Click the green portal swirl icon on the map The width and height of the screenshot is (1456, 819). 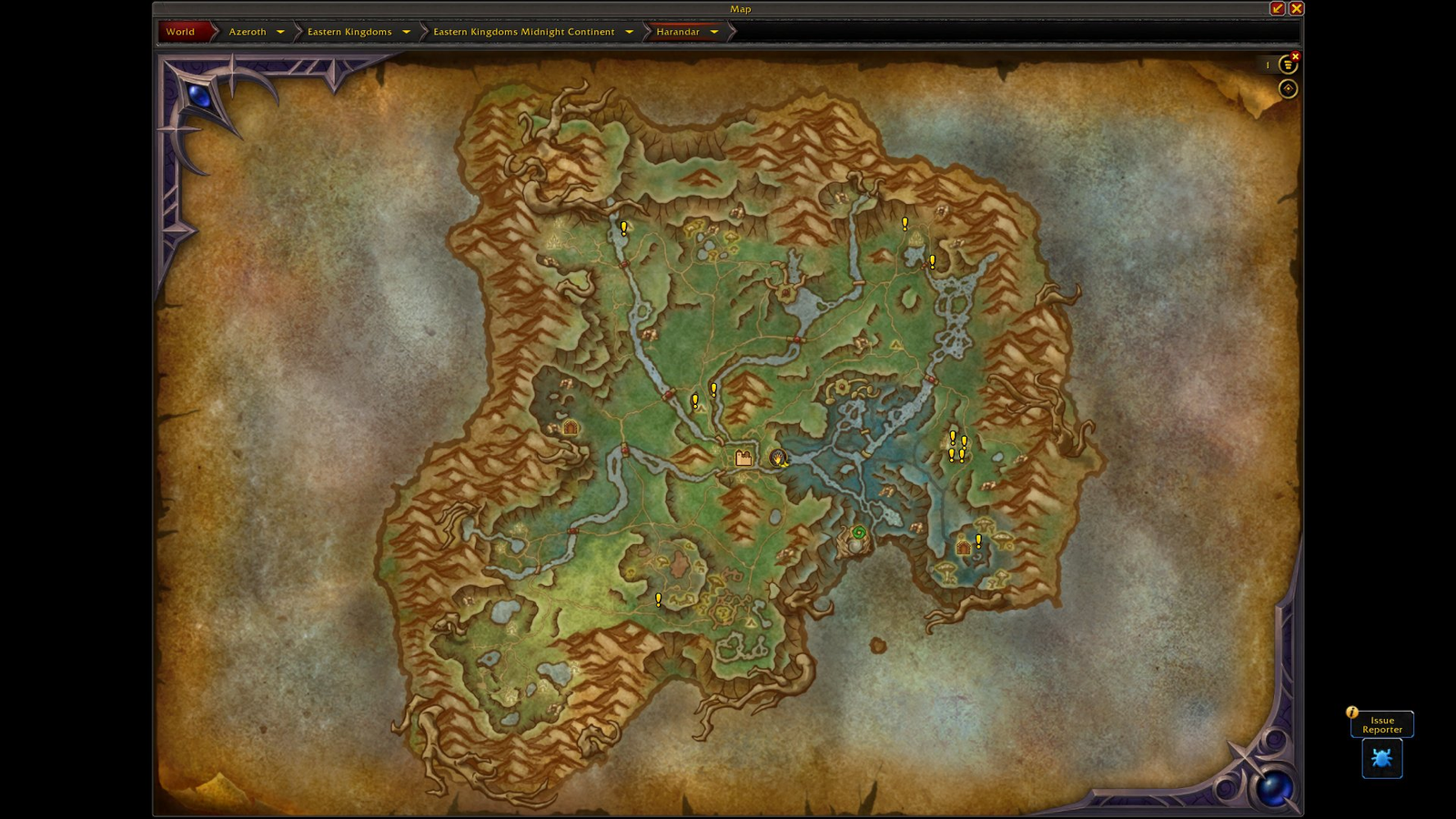click(859, 532)
